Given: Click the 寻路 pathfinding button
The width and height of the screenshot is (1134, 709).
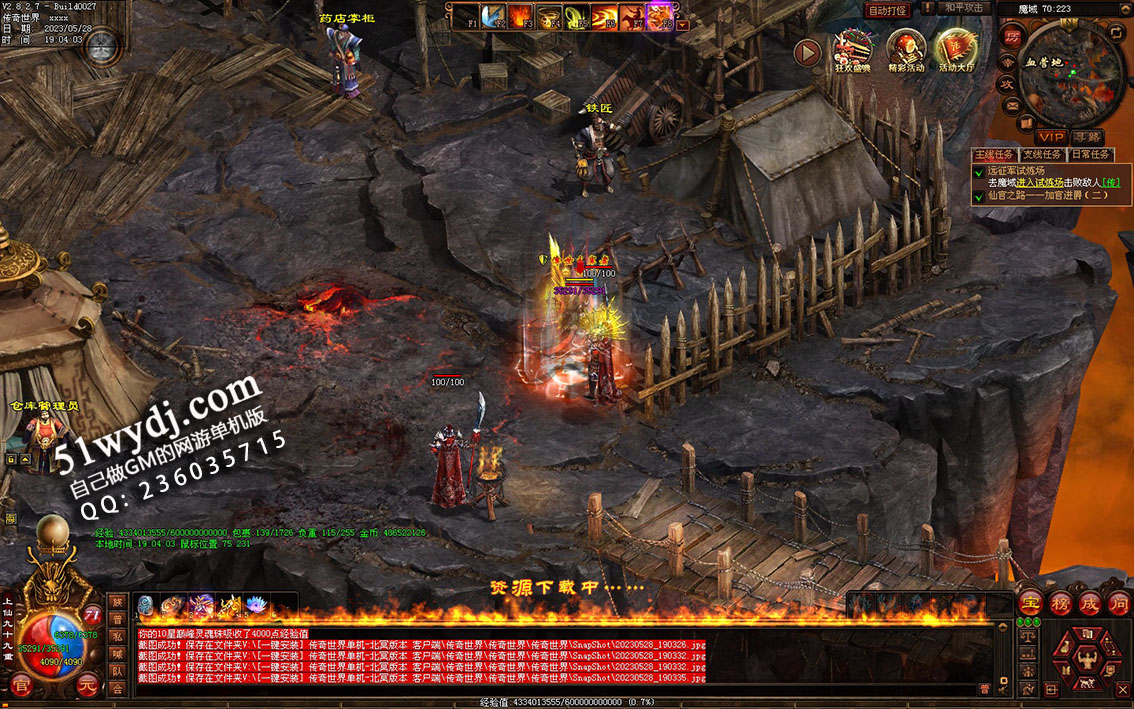Looking at the screenshot, I should point(1087,136).
